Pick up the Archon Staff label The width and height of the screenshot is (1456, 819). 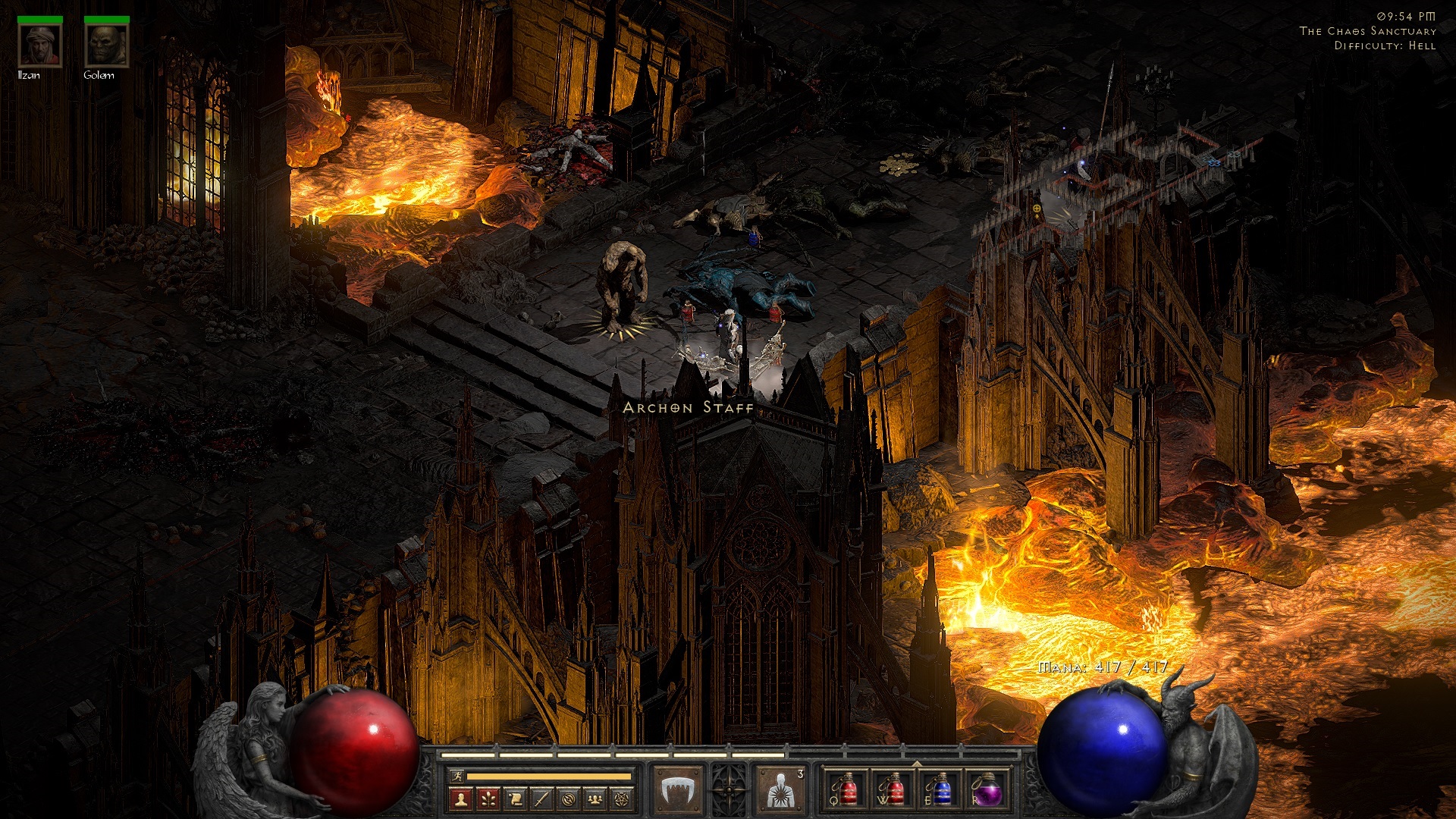coord(688,408)
